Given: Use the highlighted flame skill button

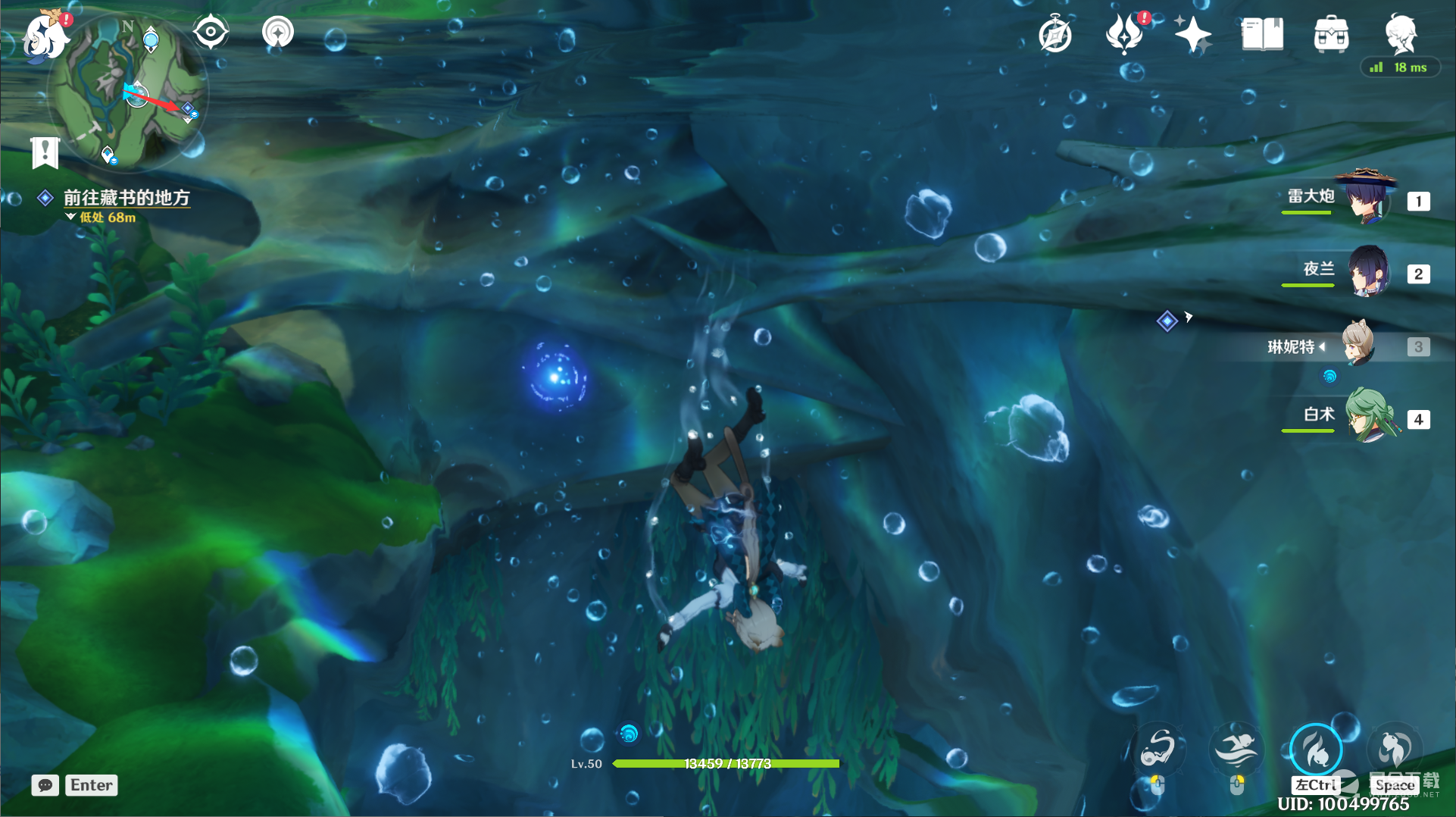Looking at the screenshot, I should pyautogui.click(x=1316, y=749).
